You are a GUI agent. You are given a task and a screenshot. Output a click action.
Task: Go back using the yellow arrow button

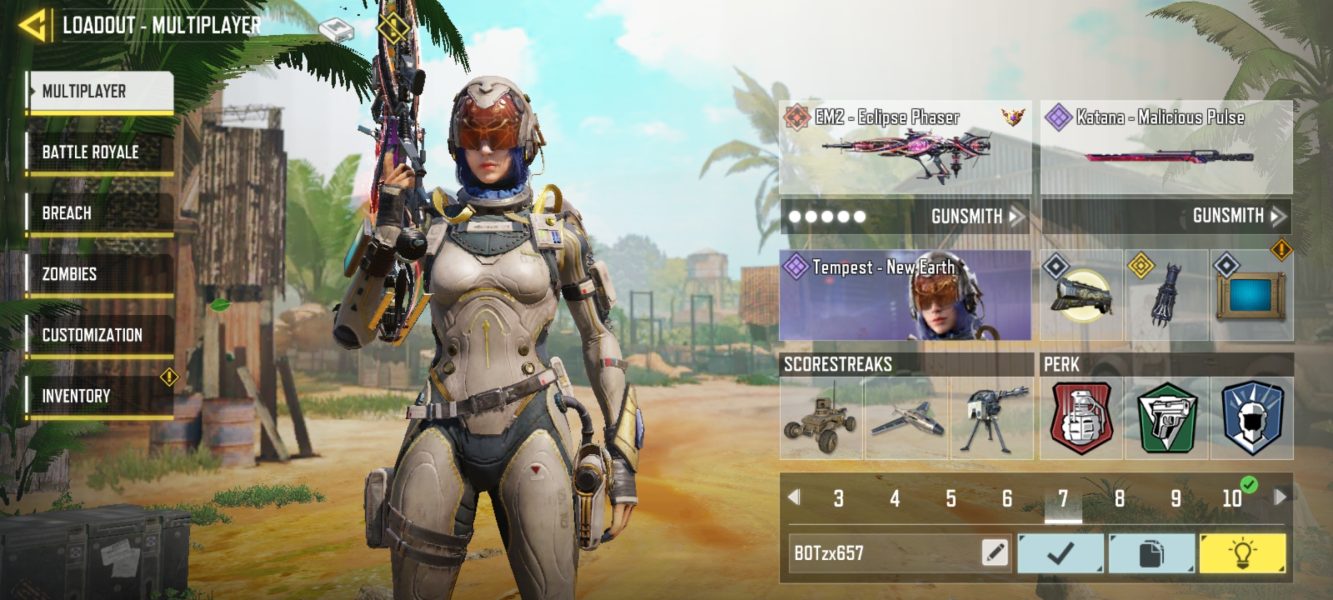[x=33, y=25]
